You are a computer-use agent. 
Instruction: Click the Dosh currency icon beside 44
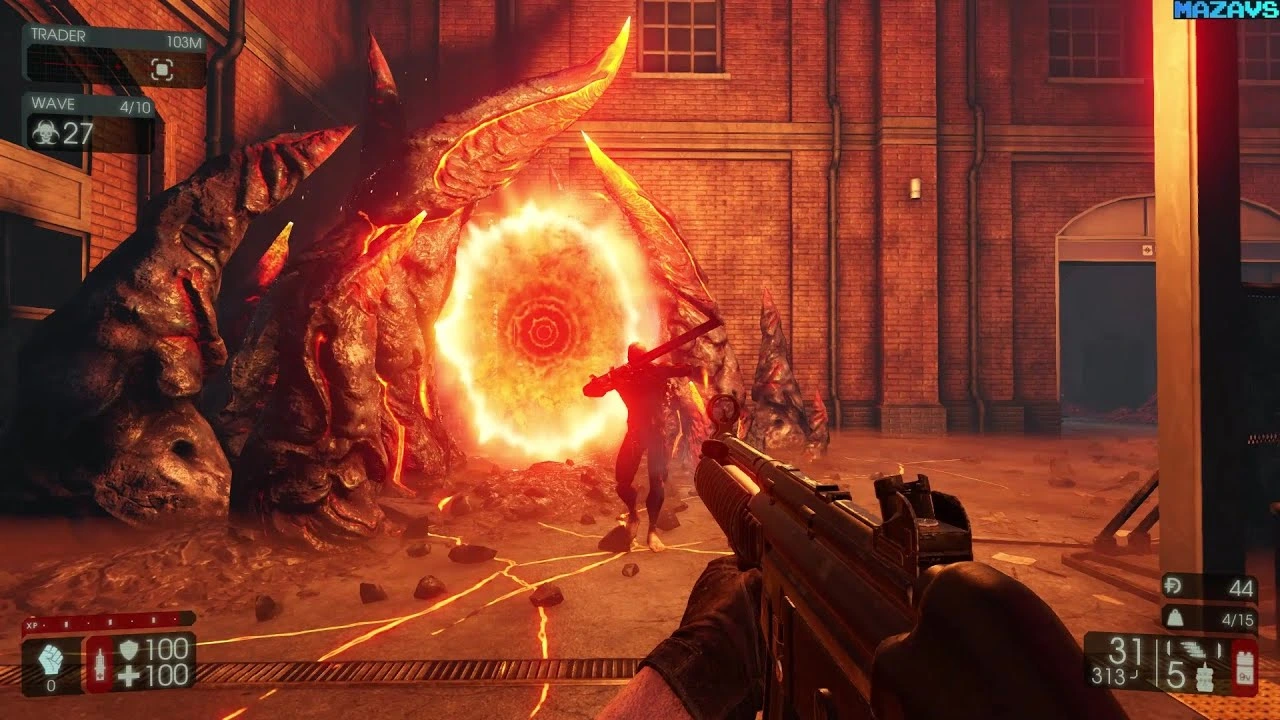(1174, 587)
